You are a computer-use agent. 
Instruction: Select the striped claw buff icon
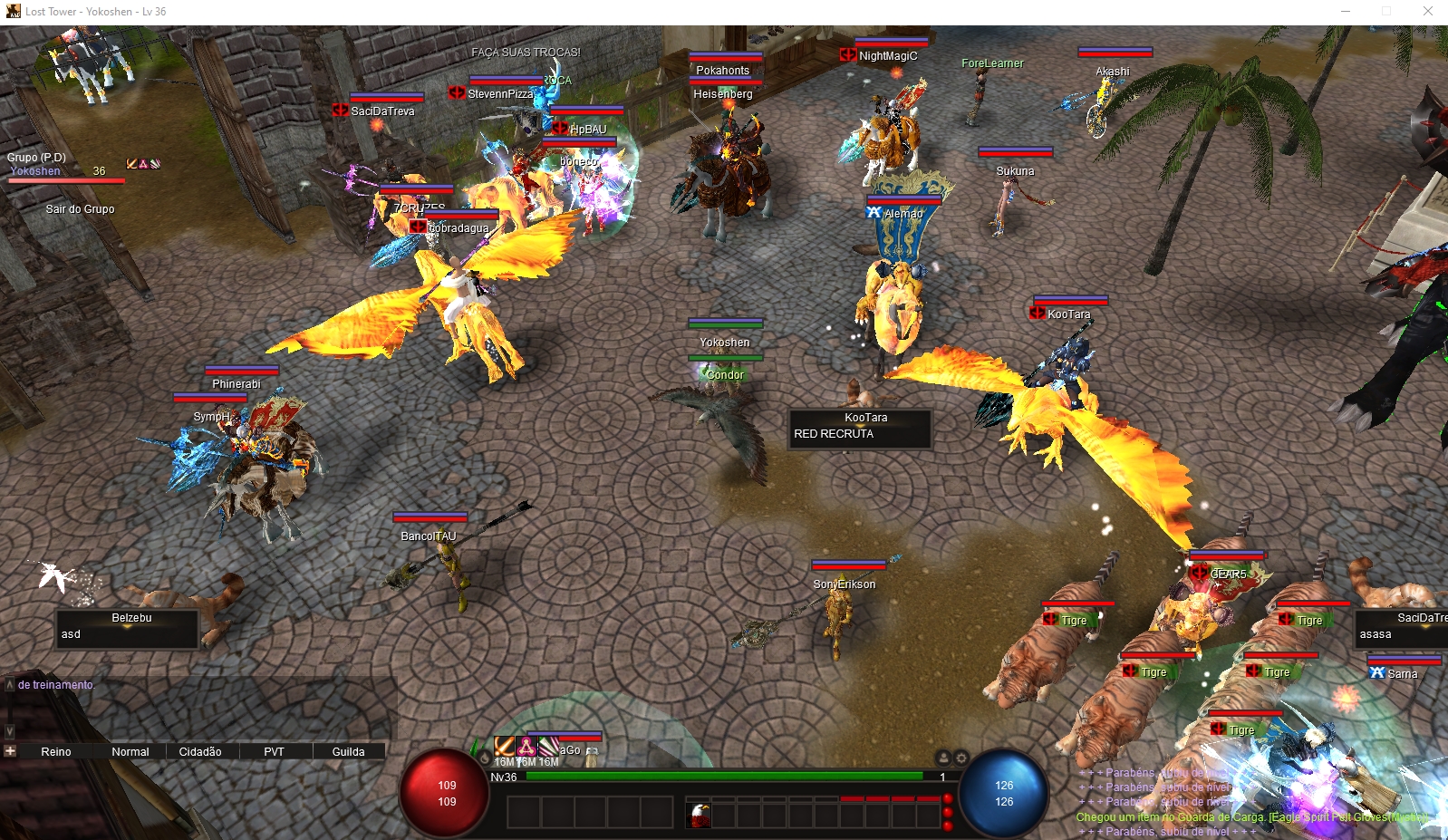tap(548, 747)
